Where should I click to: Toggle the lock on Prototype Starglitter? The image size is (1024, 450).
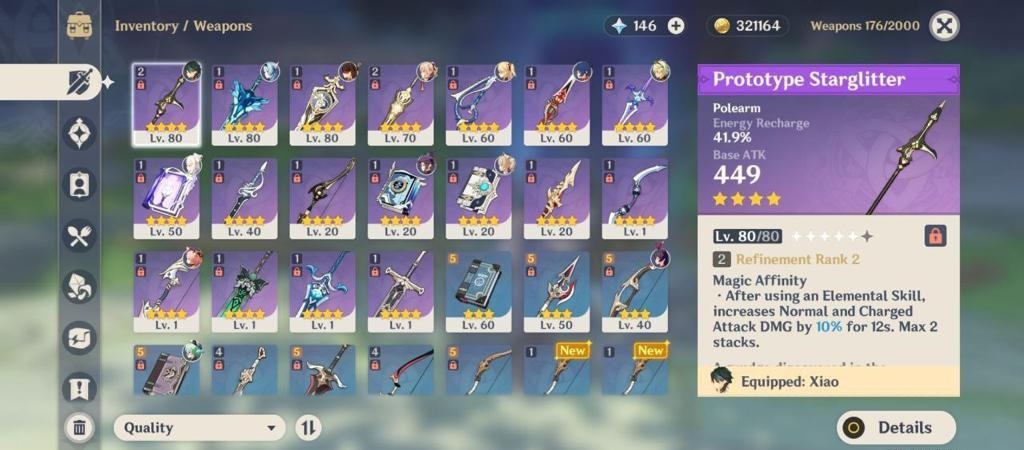[x=935, y=236]
